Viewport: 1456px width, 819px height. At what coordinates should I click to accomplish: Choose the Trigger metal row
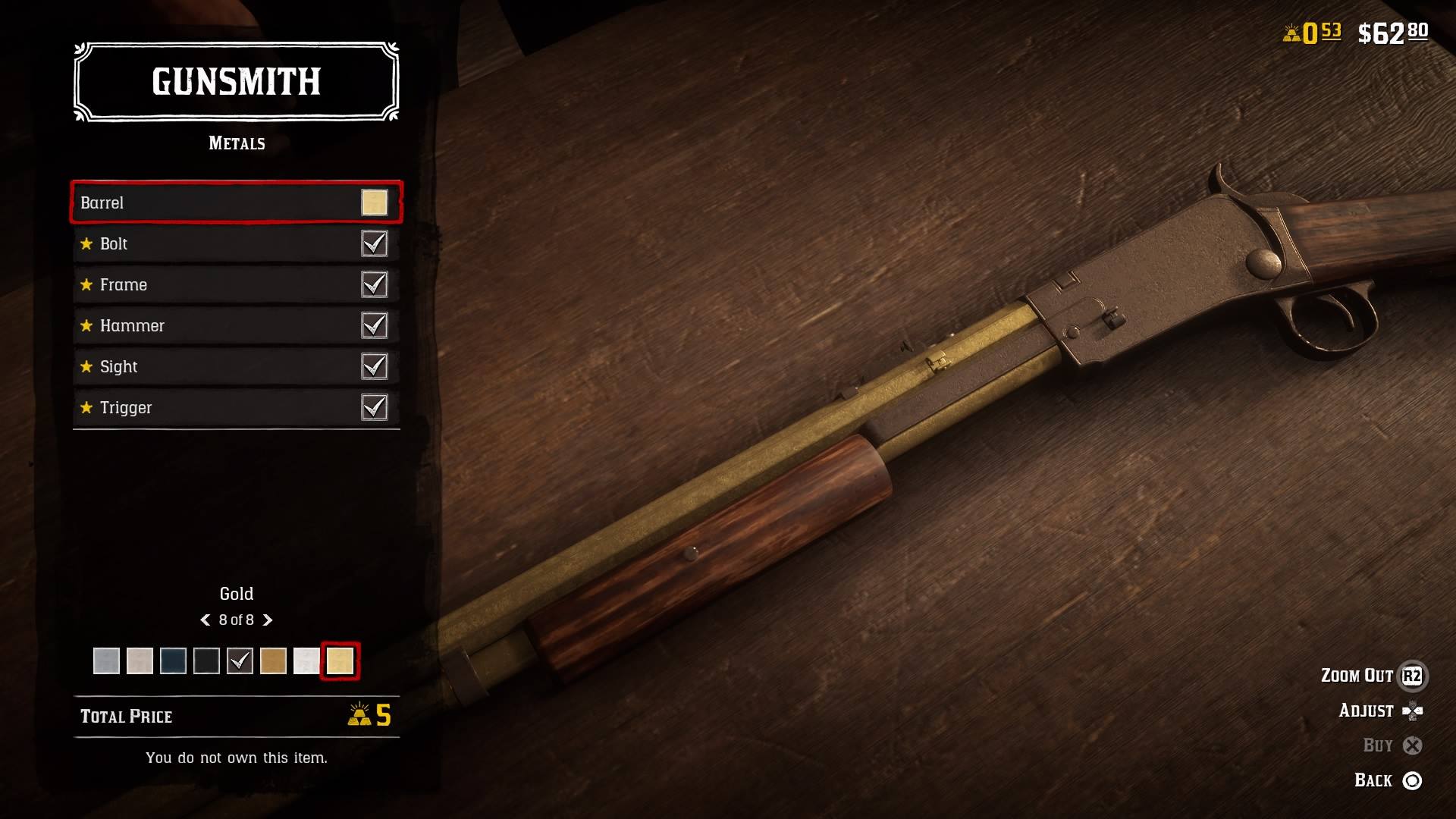coord(236,407)
